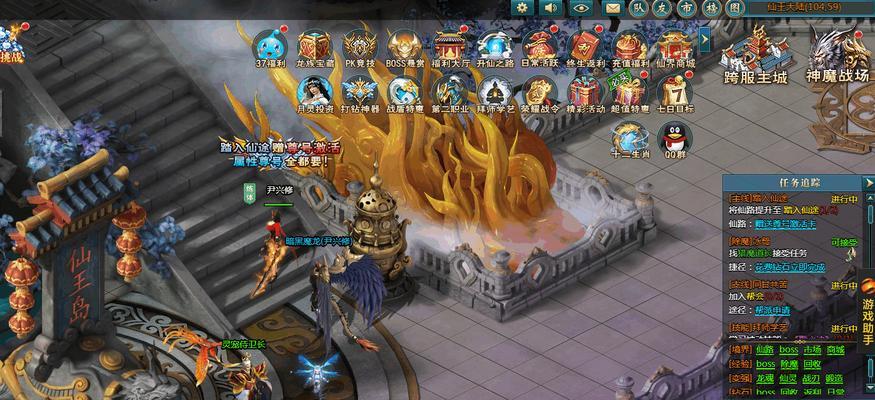Open the BOSS悬赏 bounty icon
The width and height of the screenshot is (875, 400).
[x=405, y=46]
